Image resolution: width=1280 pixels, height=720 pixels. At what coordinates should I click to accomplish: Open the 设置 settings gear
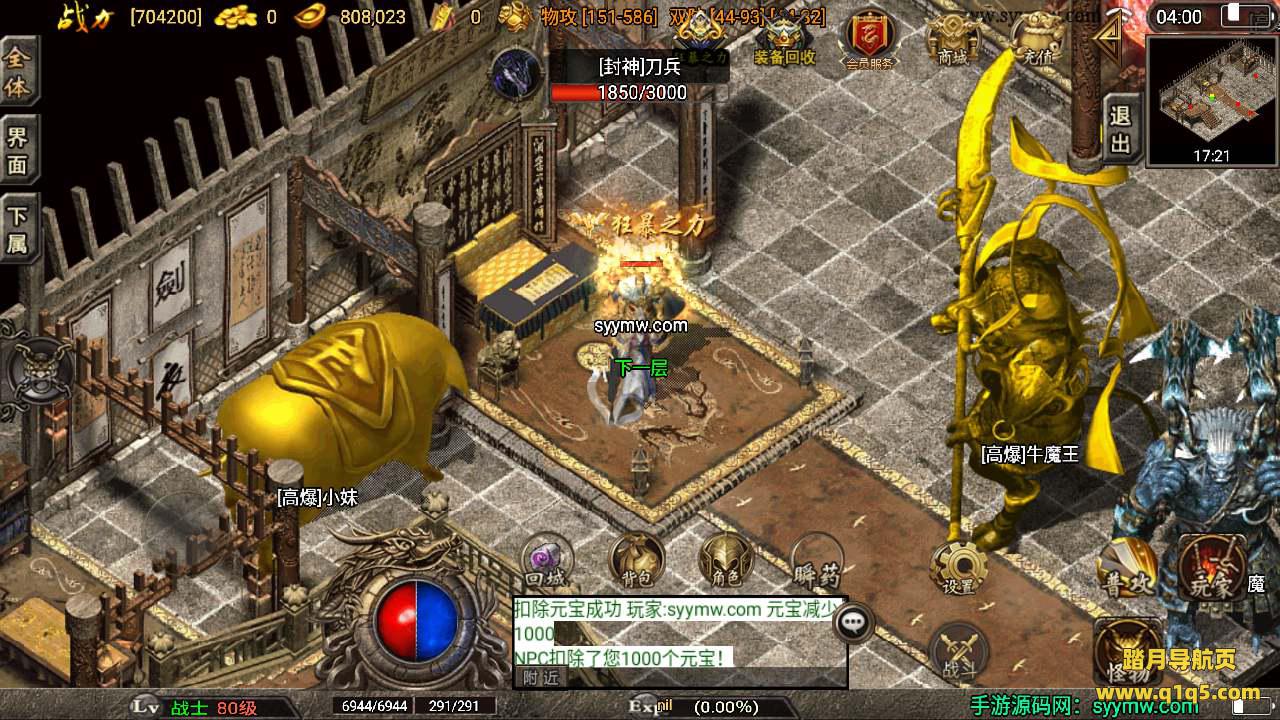point(958,568)
